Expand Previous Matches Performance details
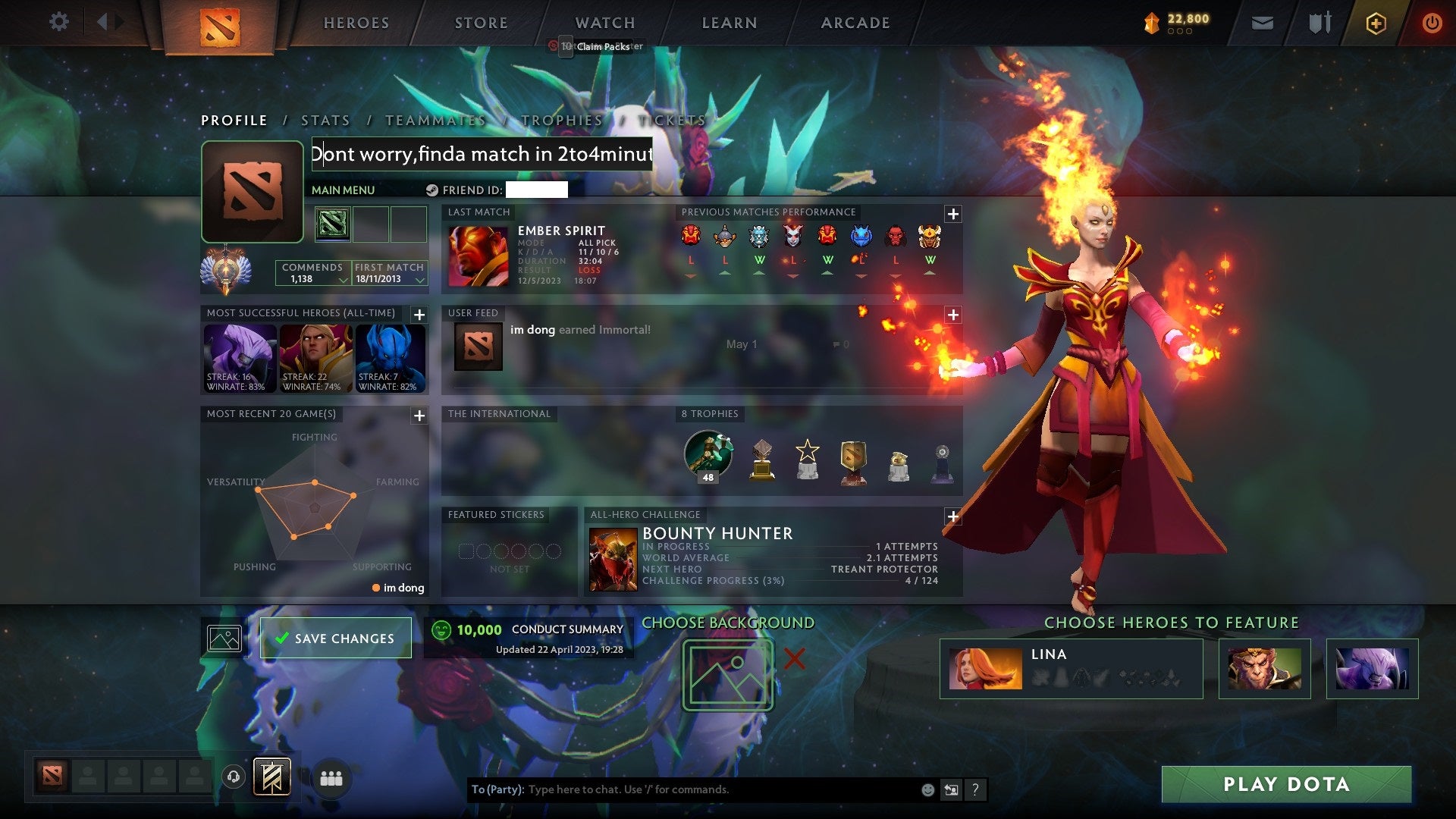Screen dimensions: 1456x819 953,213
